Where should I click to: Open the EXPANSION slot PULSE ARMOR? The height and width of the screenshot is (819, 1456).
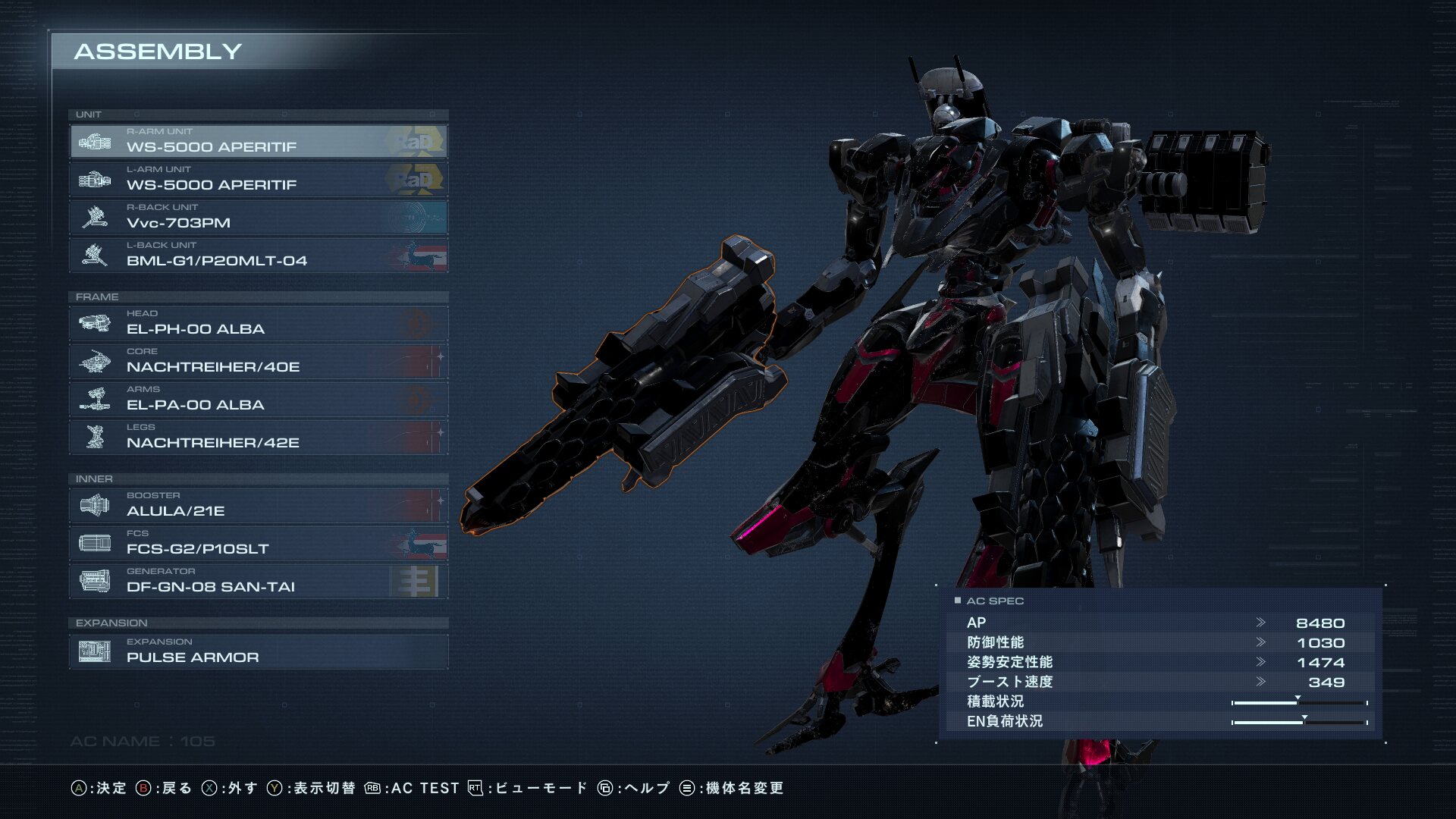tap(258, 652)
